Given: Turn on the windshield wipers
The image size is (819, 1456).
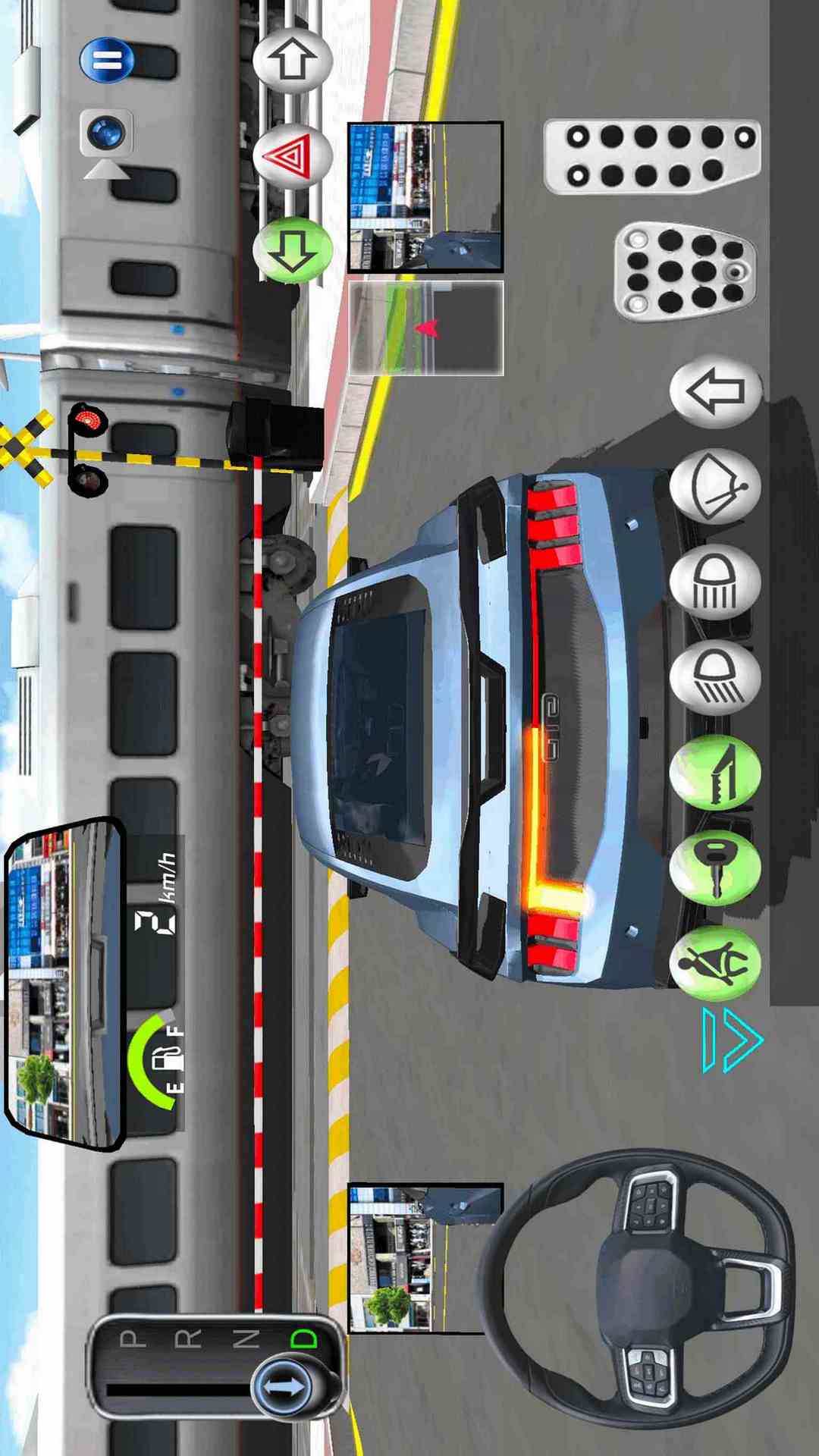Looking at the screenshot, I should click(x=715, y=487).
